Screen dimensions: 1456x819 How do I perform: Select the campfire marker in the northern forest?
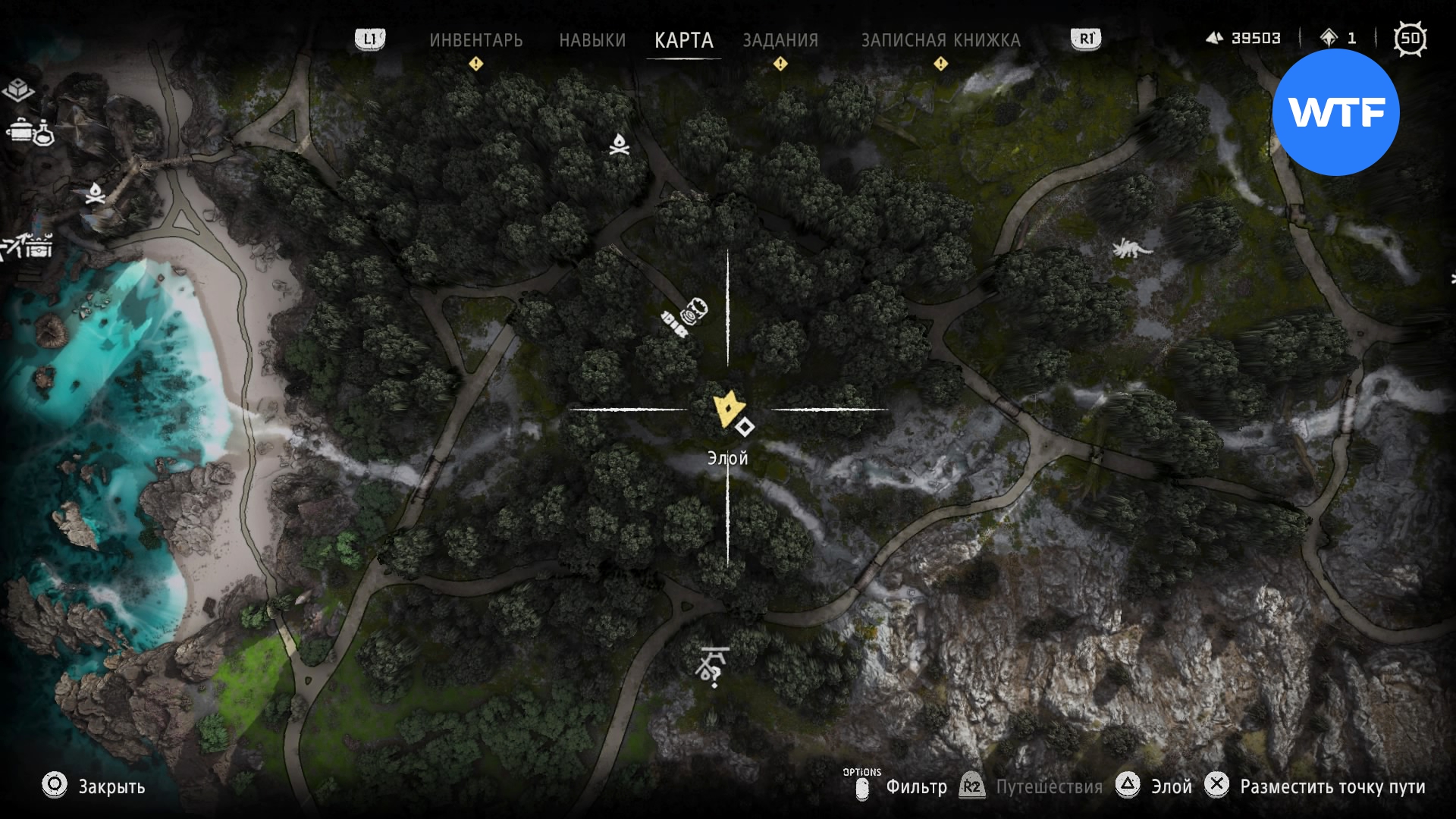(x=620, y=144)
